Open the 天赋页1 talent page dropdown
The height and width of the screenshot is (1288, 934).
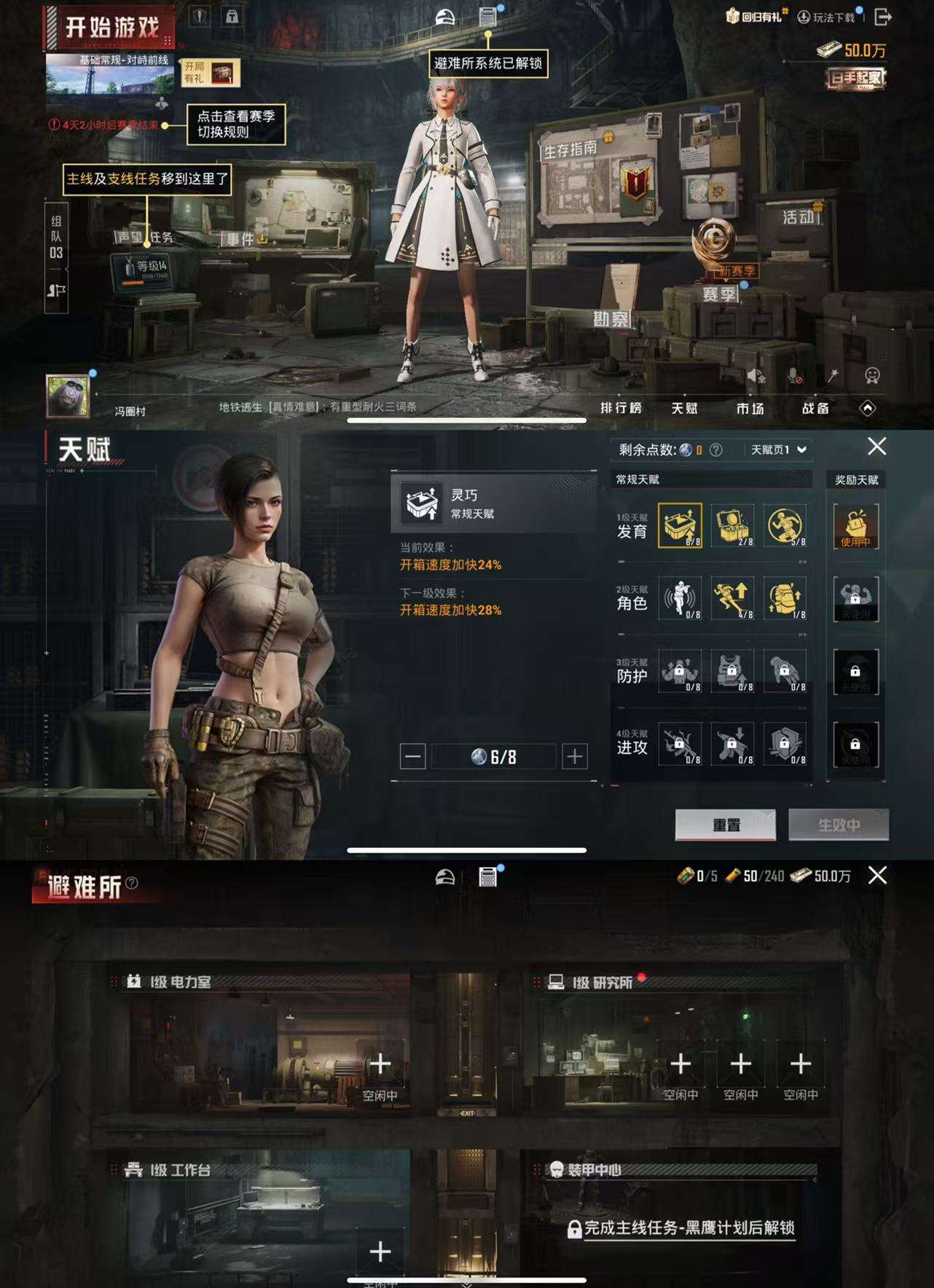click(x=774, y=449)
